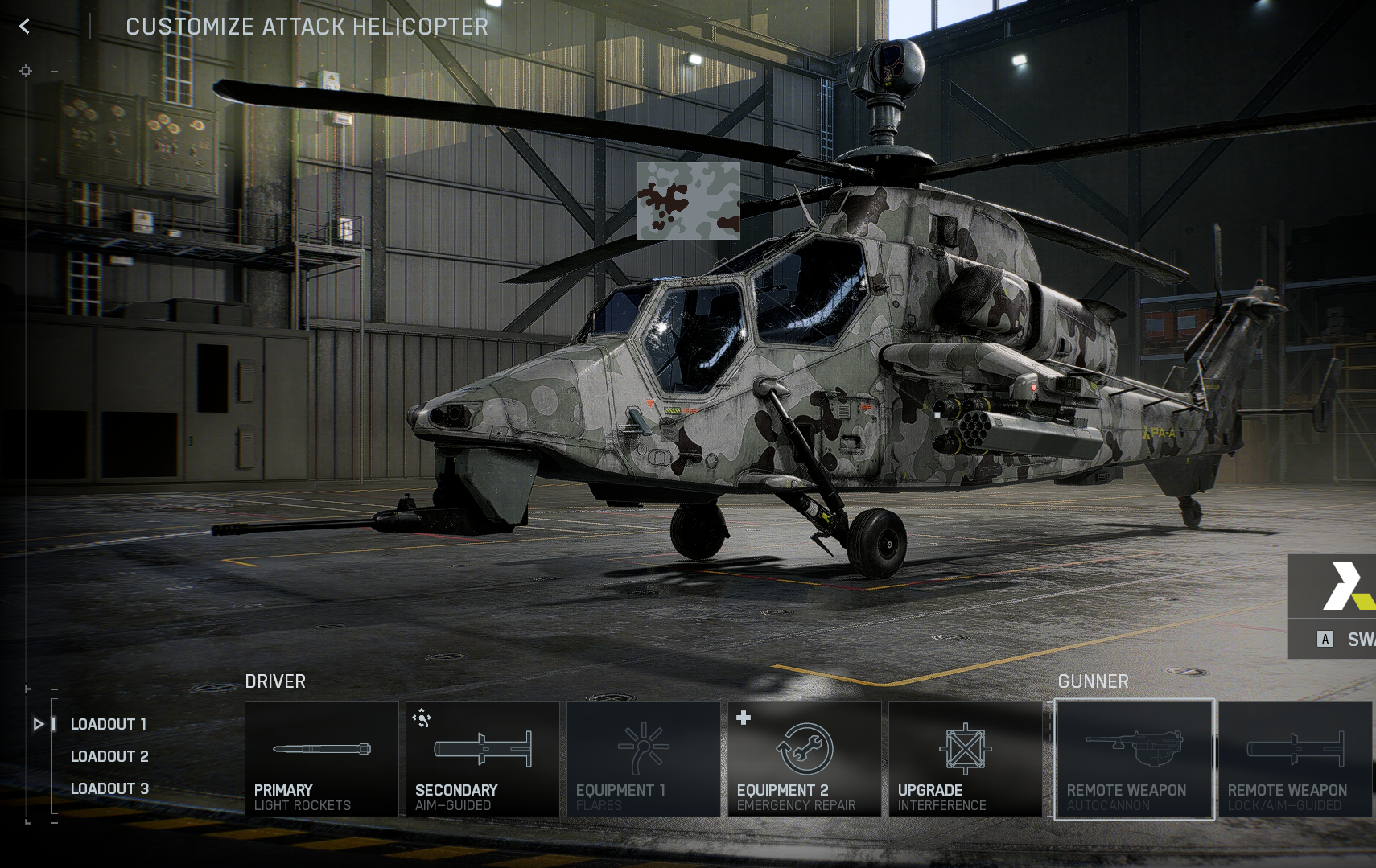1376x868 pixels.
Task: Select Loadout 1
Action: click(x=109, y=724)
